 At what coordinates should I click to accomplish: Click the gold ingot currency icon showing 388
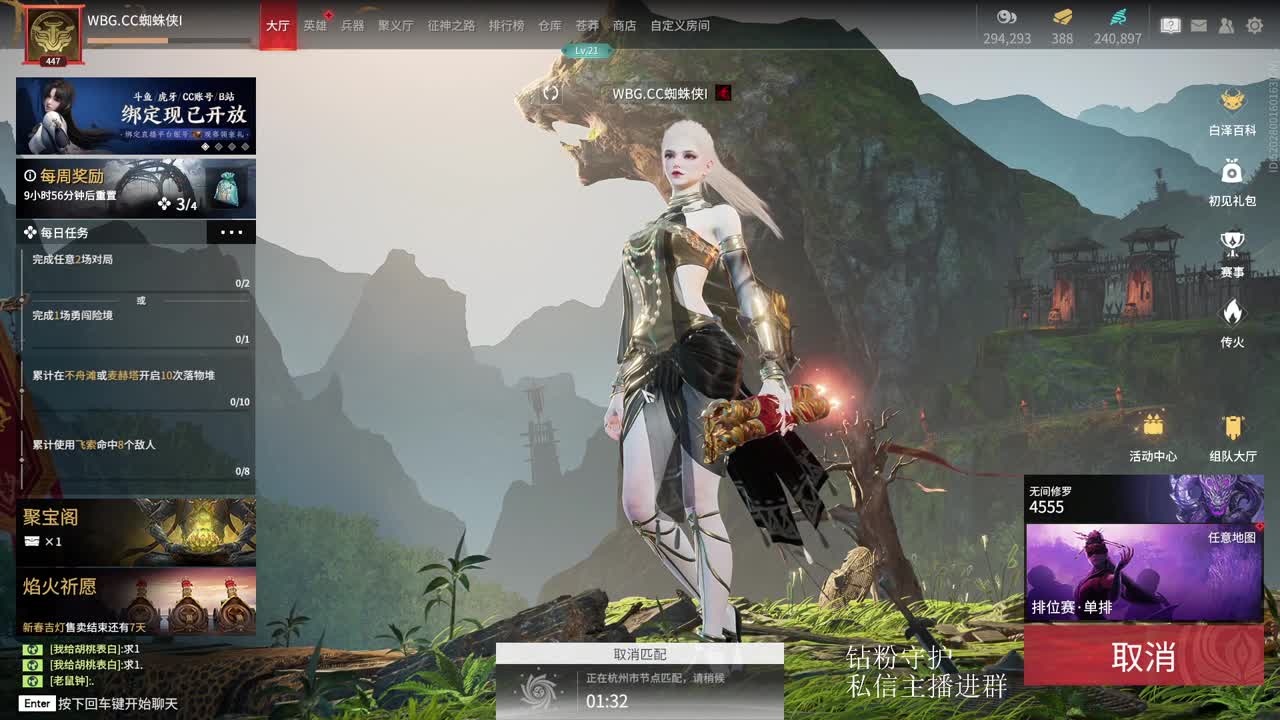tap(1061, 17)
